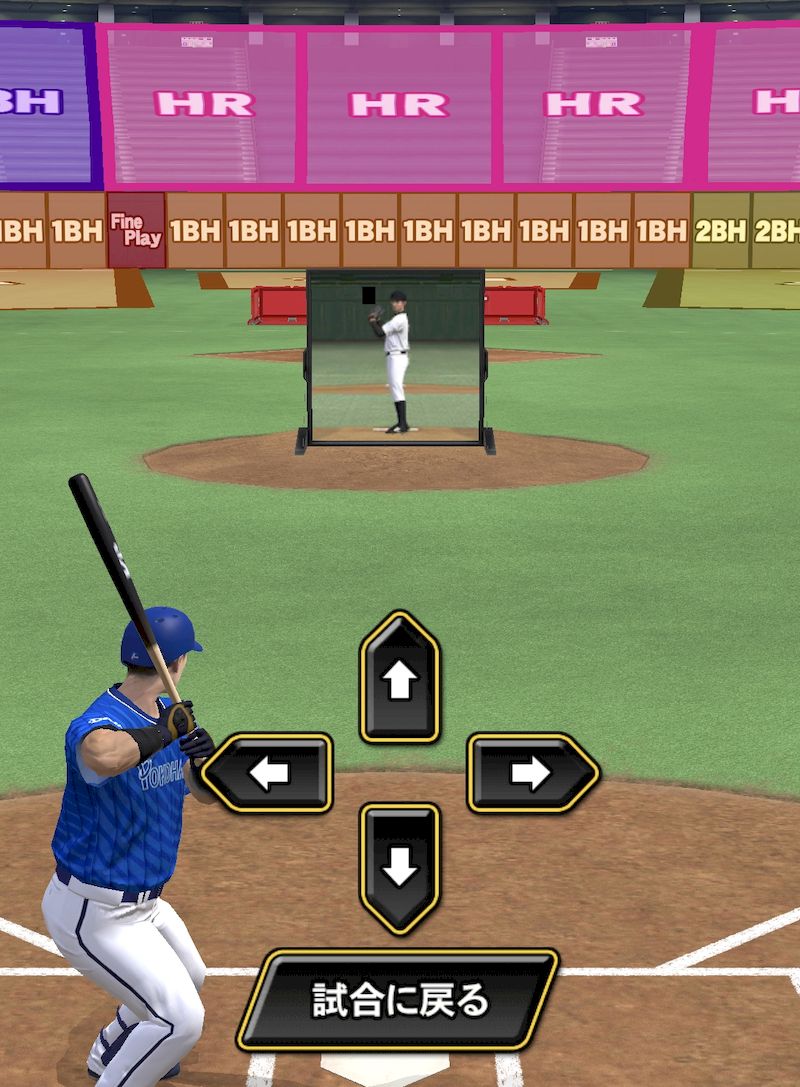Viewport: 800px width, 1087px height.
Task: Tap the left arrow button
Action: [268, 773]
